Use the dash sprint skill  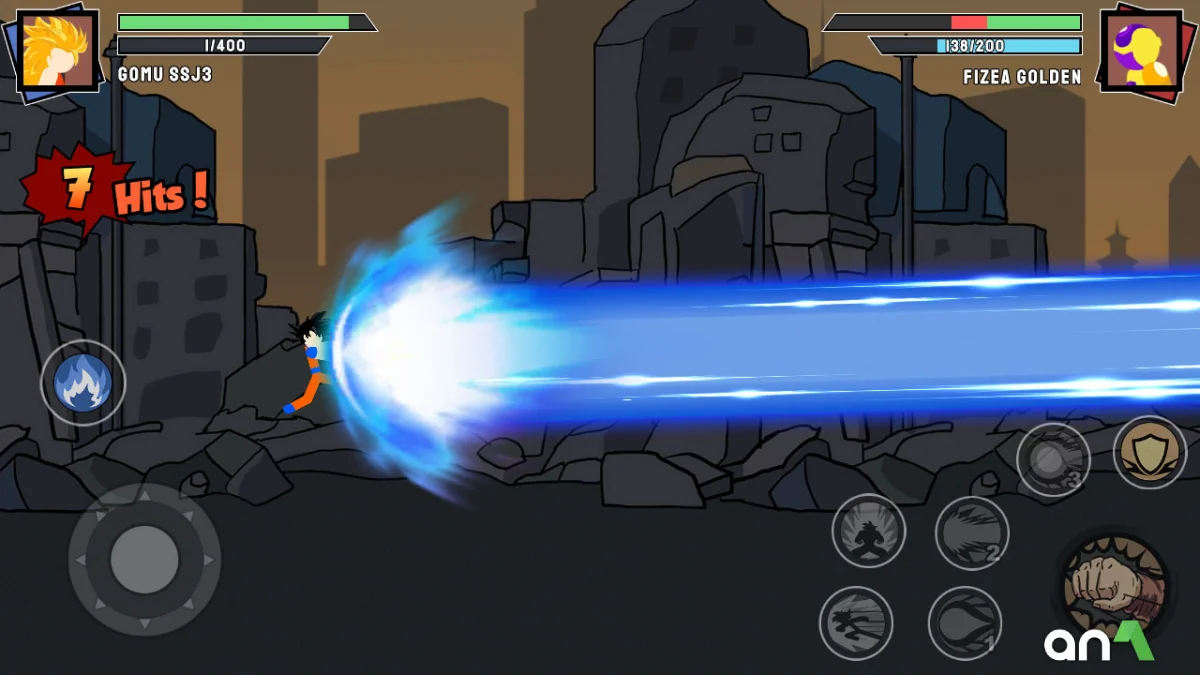point(856,623)
